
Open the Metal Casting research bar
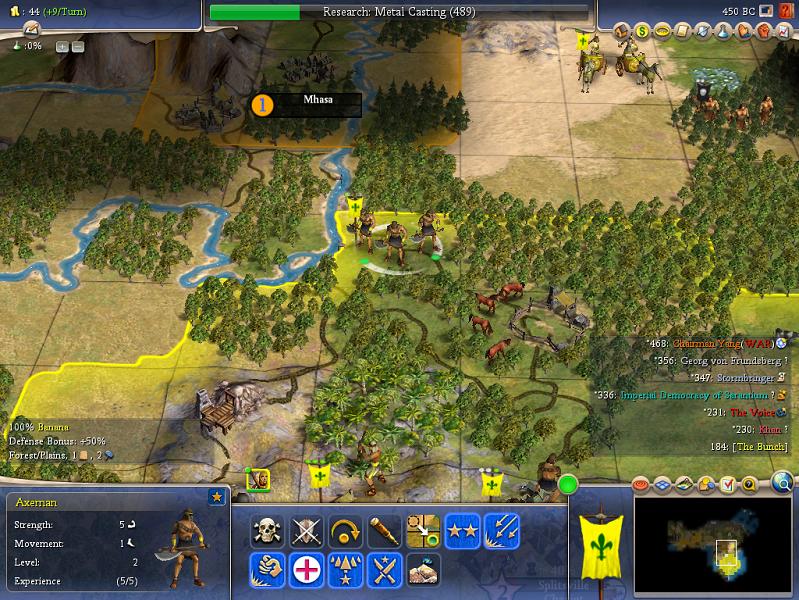pos(400,12)
